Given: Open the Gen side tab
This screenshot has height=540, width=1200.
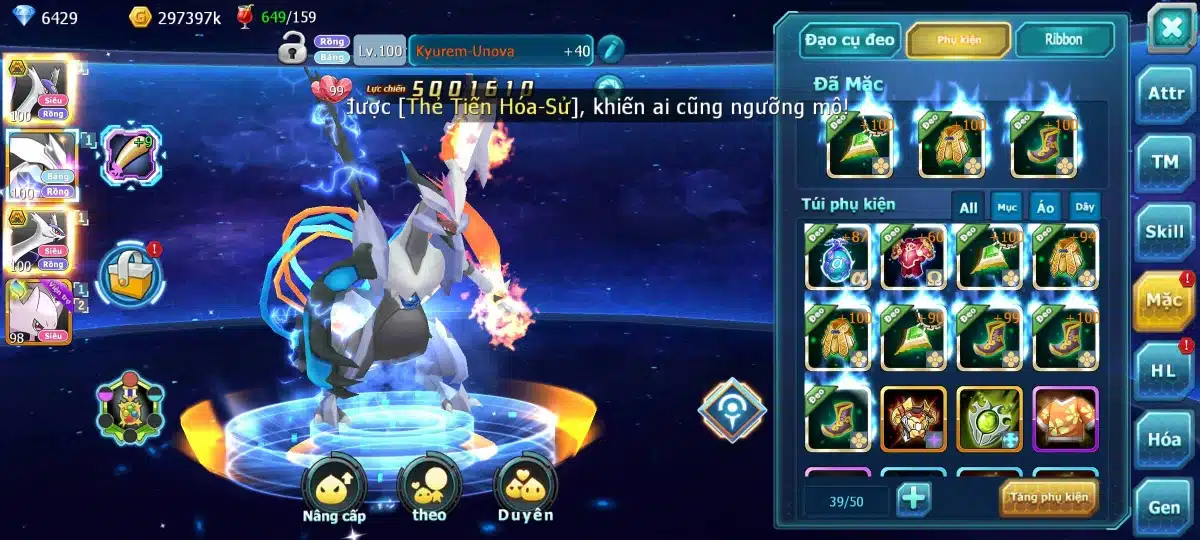Looking at the screenshot, I should 1165,507.
